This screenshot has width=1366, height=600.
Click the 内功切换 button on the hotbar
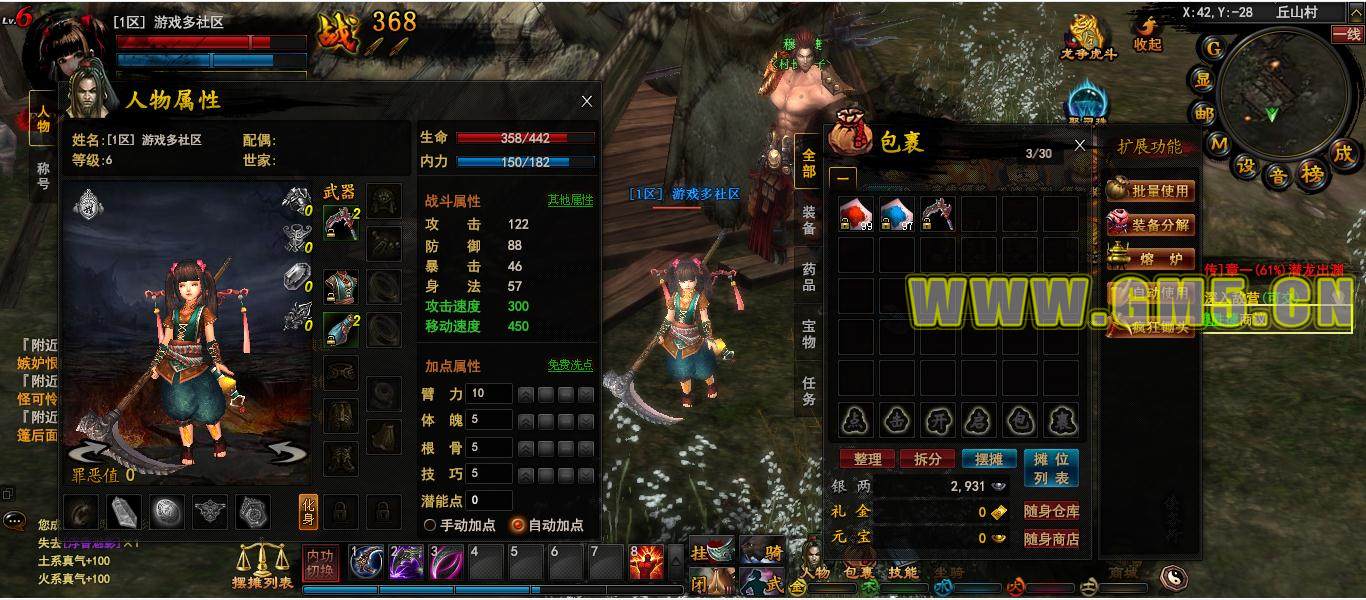point(321,563)
